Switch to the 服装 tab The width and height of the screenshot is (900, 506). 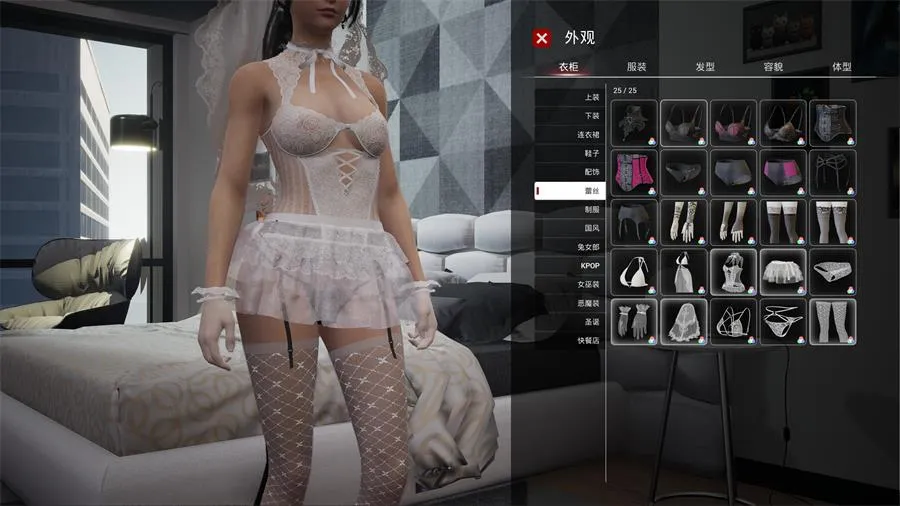tap(636, 67)
